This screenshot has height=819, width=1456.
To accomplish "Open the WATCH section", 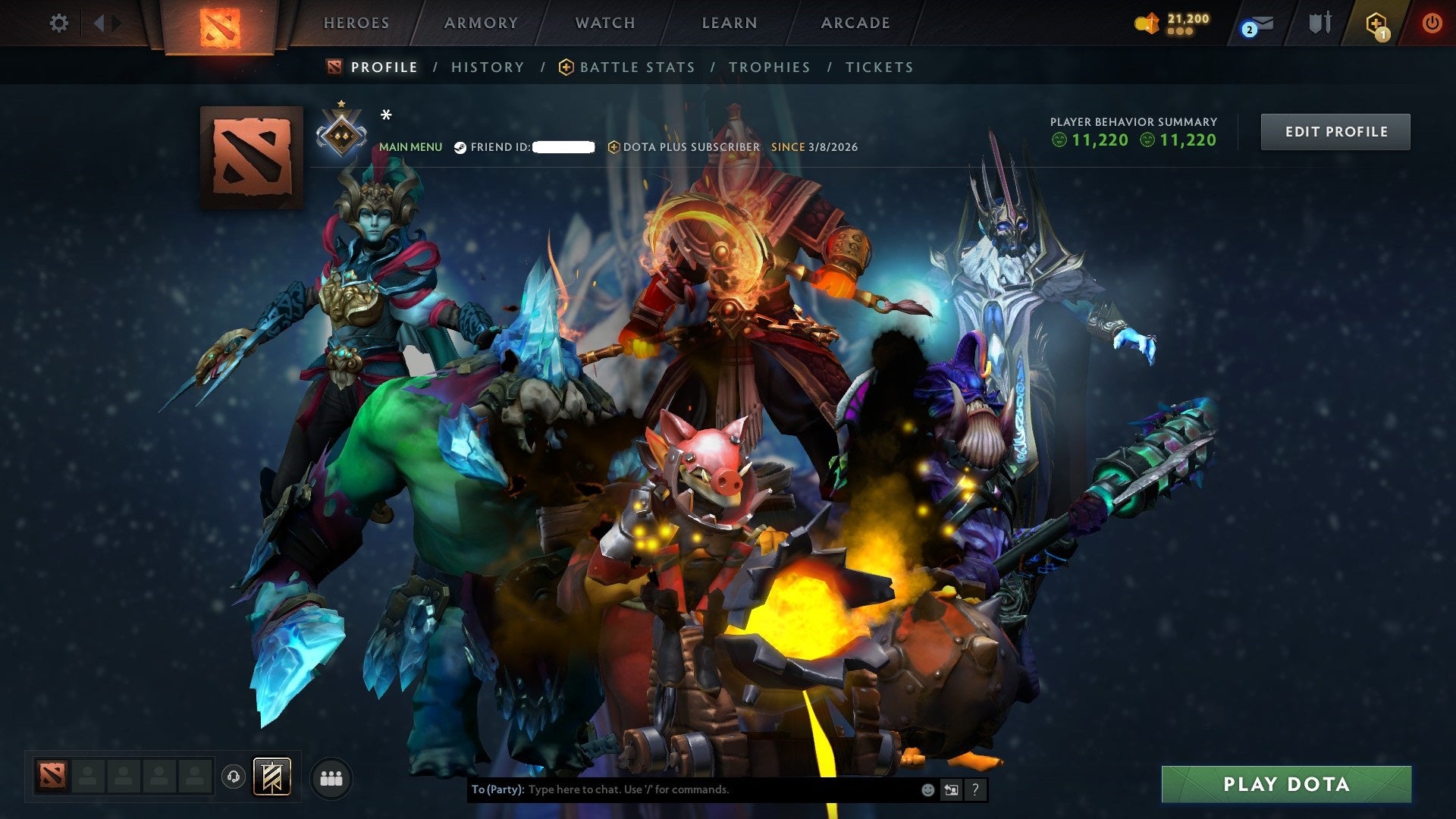I will [604, 23].
